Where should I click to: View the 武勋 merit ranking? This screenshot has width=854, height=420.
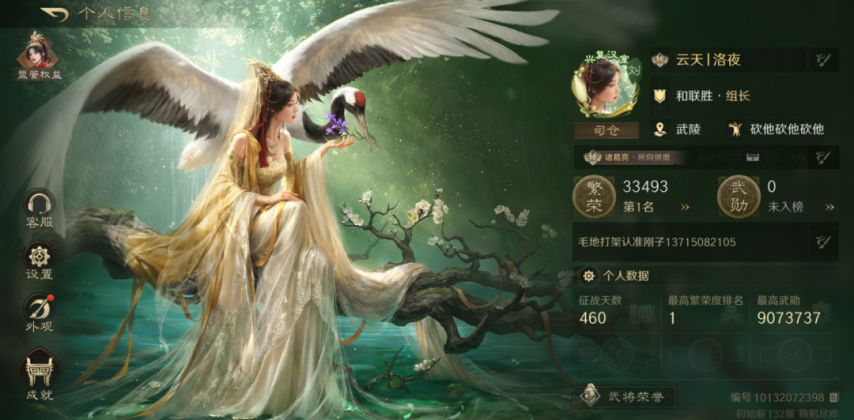click(827, 207)
